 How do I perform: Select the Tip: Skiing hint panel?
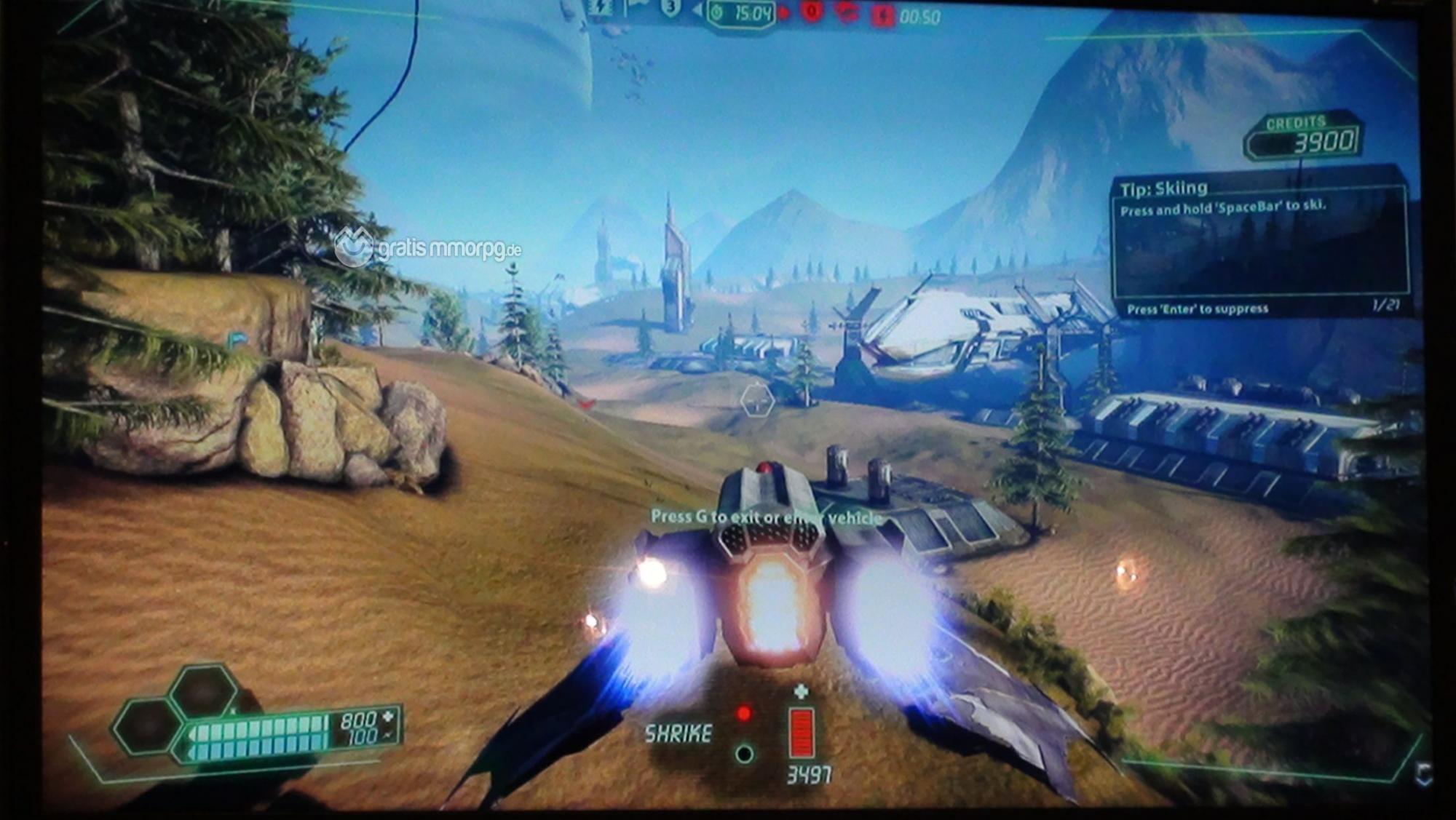click(1261, 244)
